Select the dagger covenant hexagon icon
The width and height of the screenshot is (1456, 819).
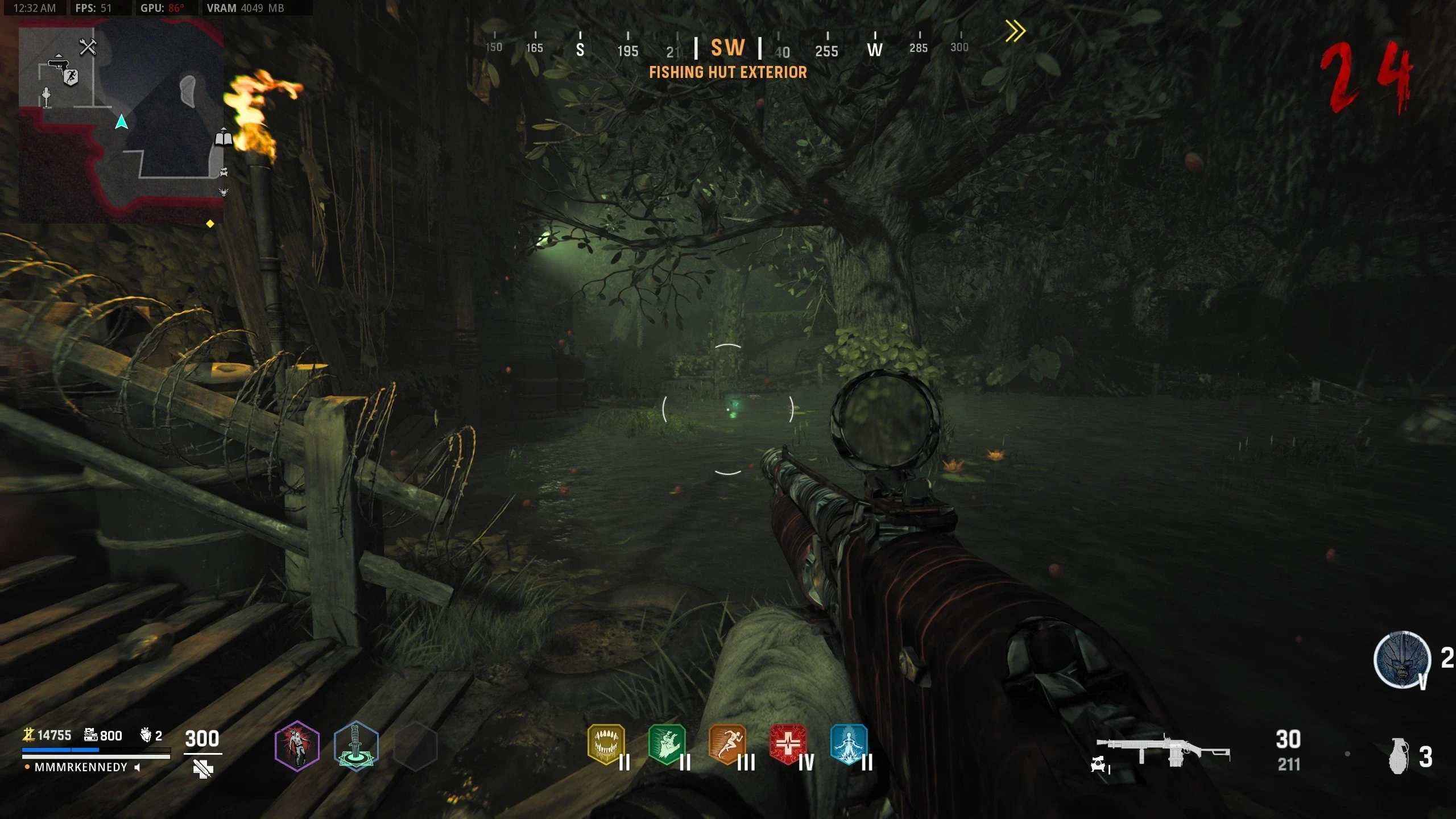pyautogui.click(x=356, y=746)
